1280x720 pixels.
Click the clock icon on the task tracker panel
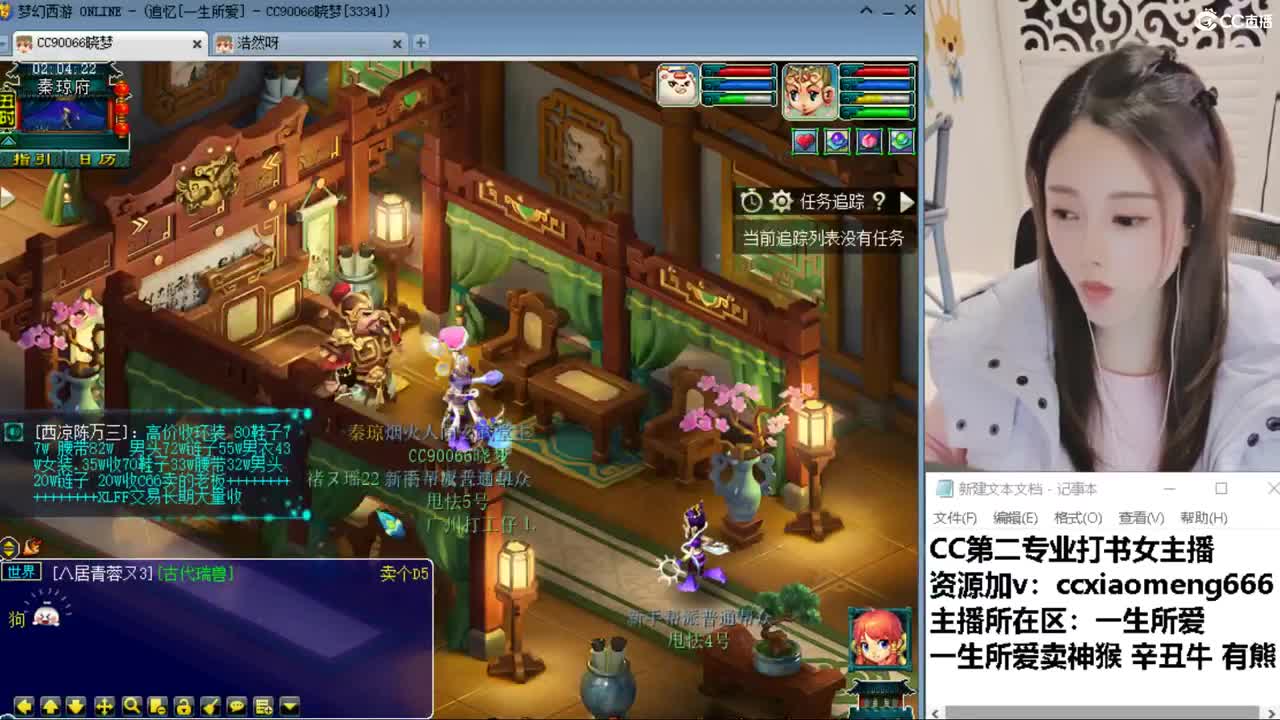pos(751,201)
